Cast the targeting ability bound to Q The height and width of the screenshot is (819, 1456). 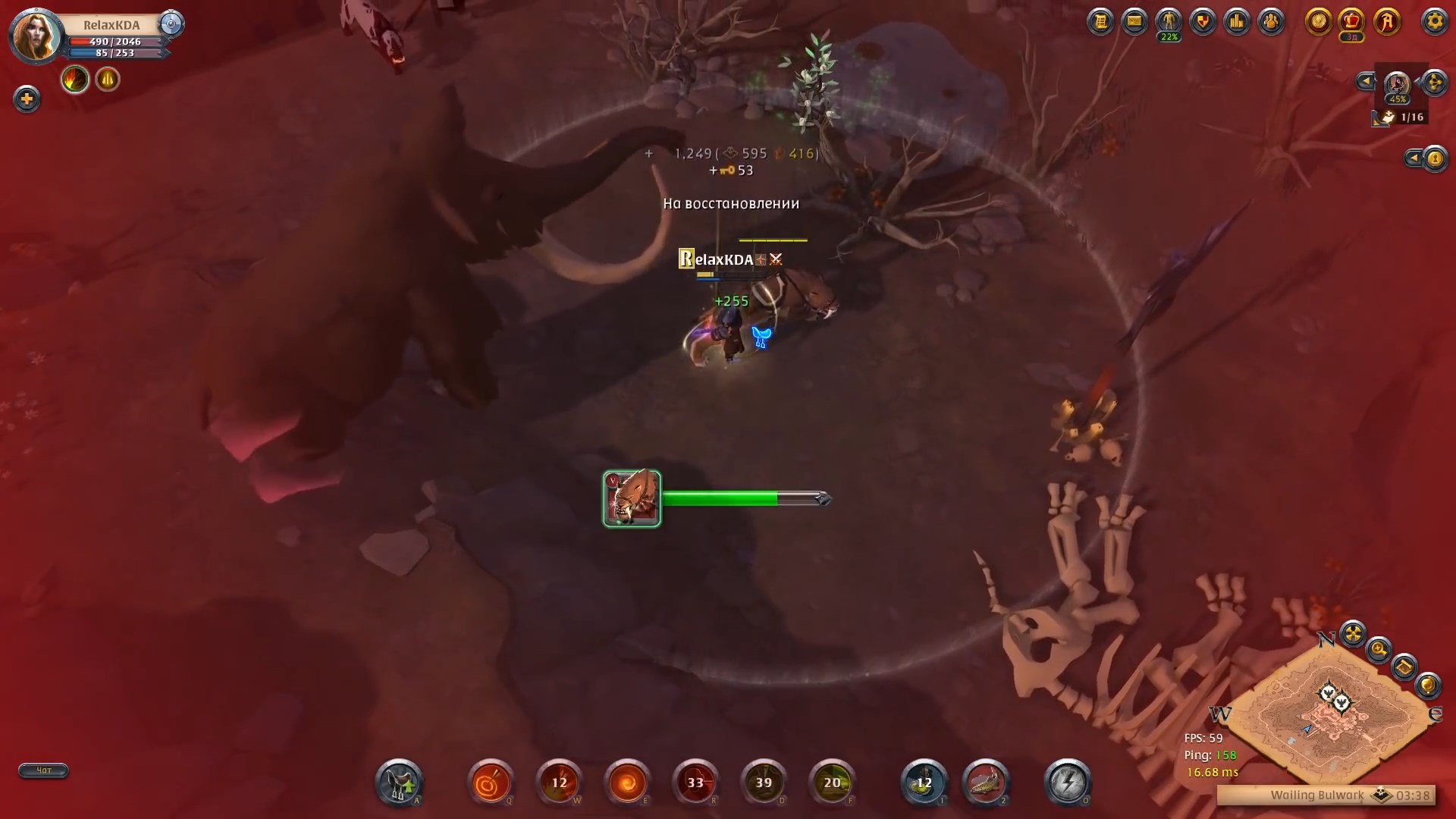tap(491, 783)
